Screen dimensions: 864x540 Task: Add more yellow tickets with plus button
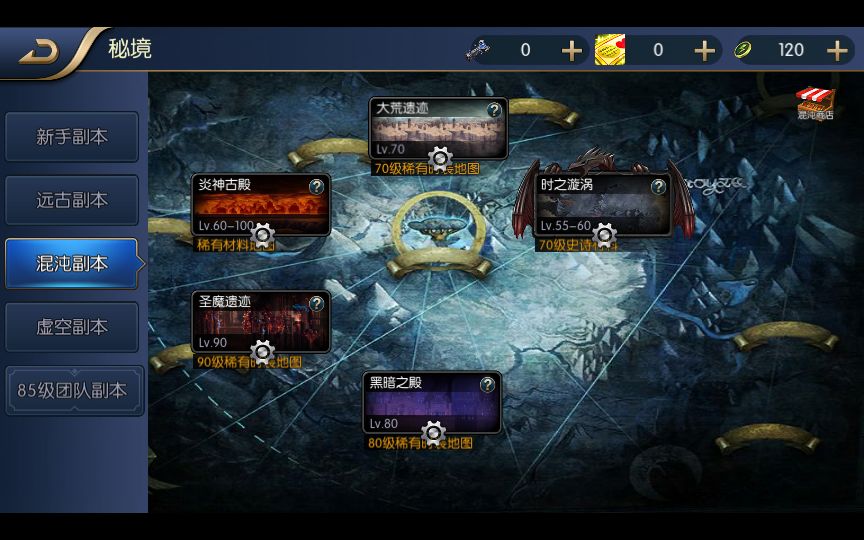pyautogui.click(x=704, y=51)
